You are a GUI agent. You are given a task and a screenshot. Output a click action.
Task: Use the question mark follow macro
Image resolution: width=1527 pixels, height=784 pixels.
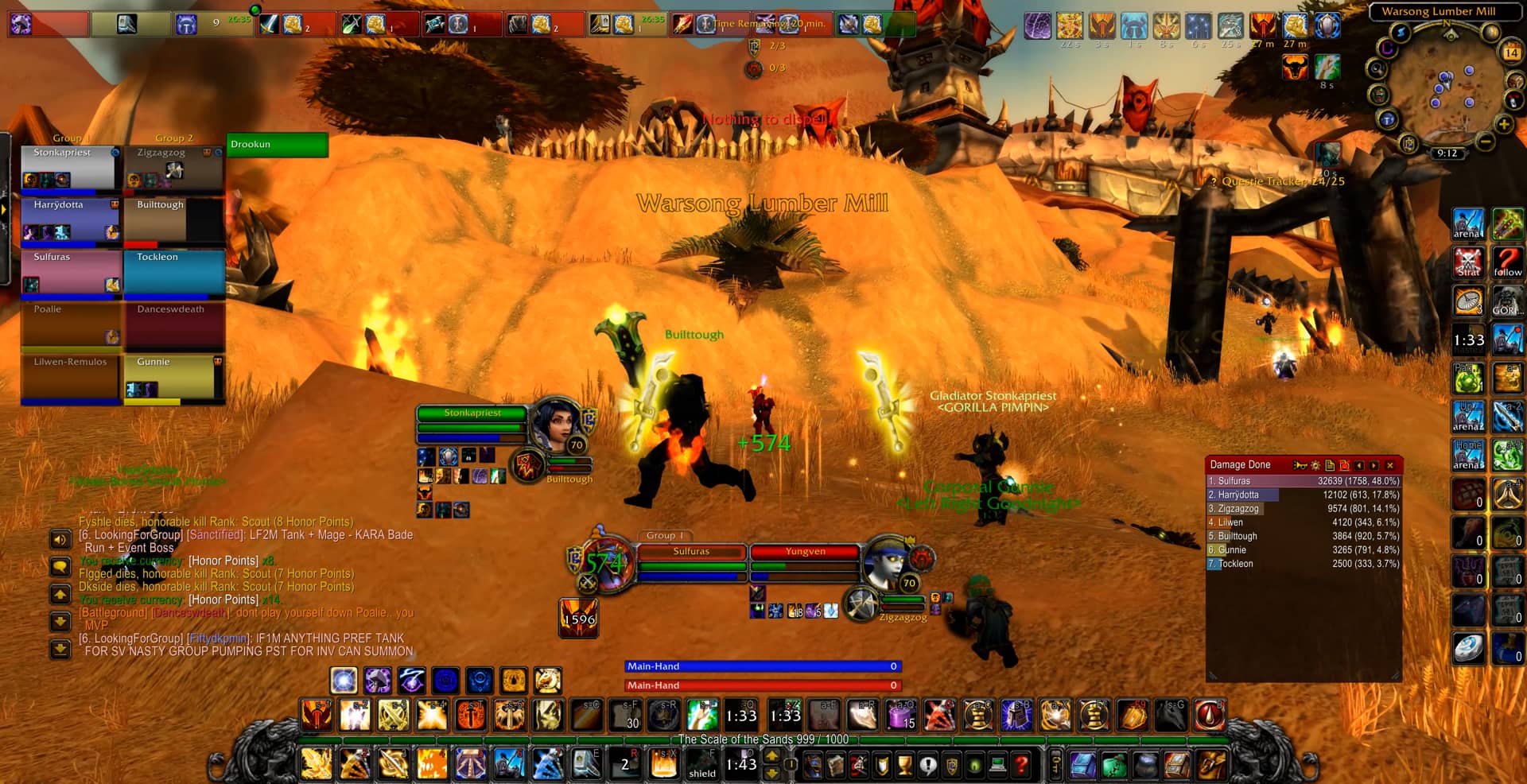tap(1507, 262)
